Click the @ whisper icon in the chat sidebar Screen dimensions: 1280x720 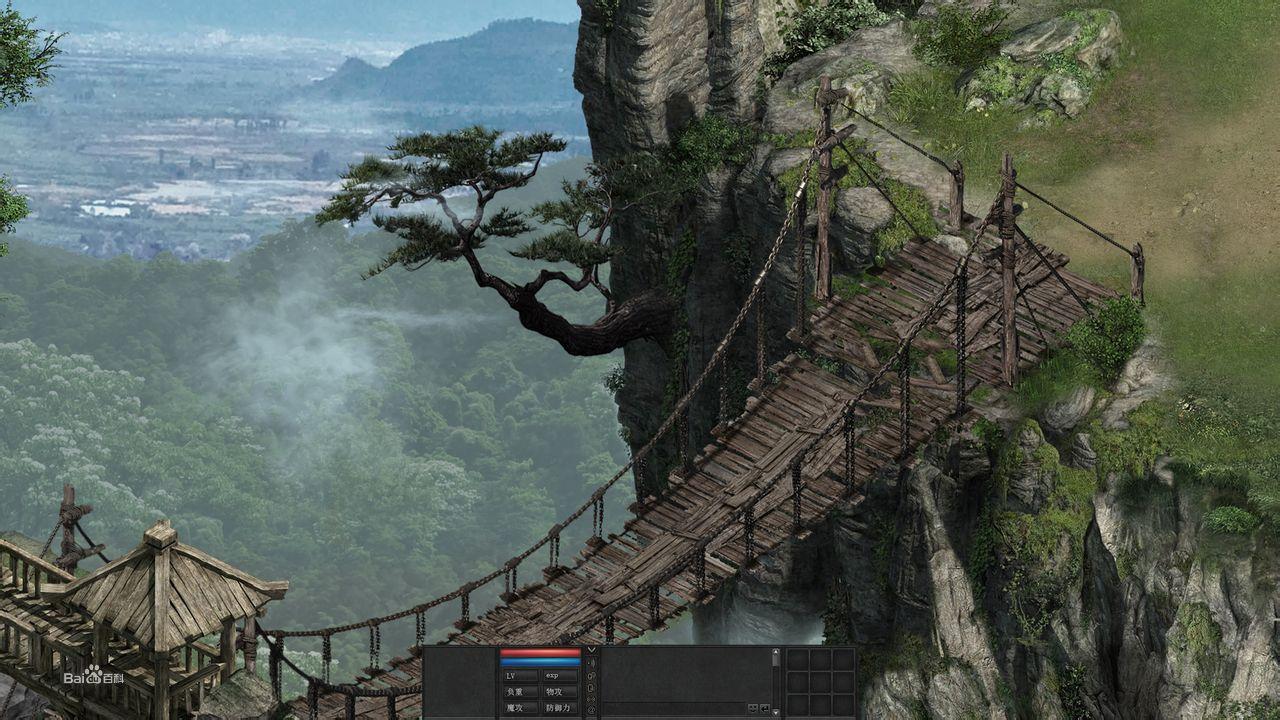(x=592, y=708)
